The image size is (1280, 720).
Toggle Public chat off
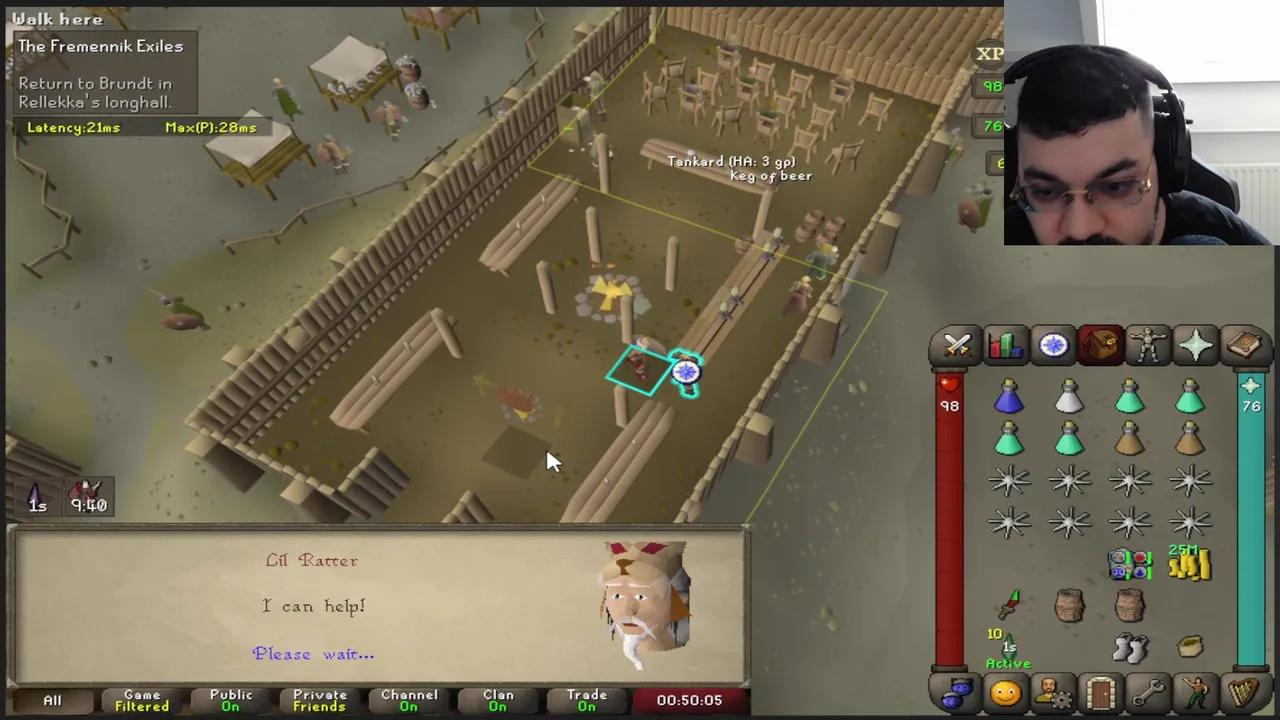230,700
